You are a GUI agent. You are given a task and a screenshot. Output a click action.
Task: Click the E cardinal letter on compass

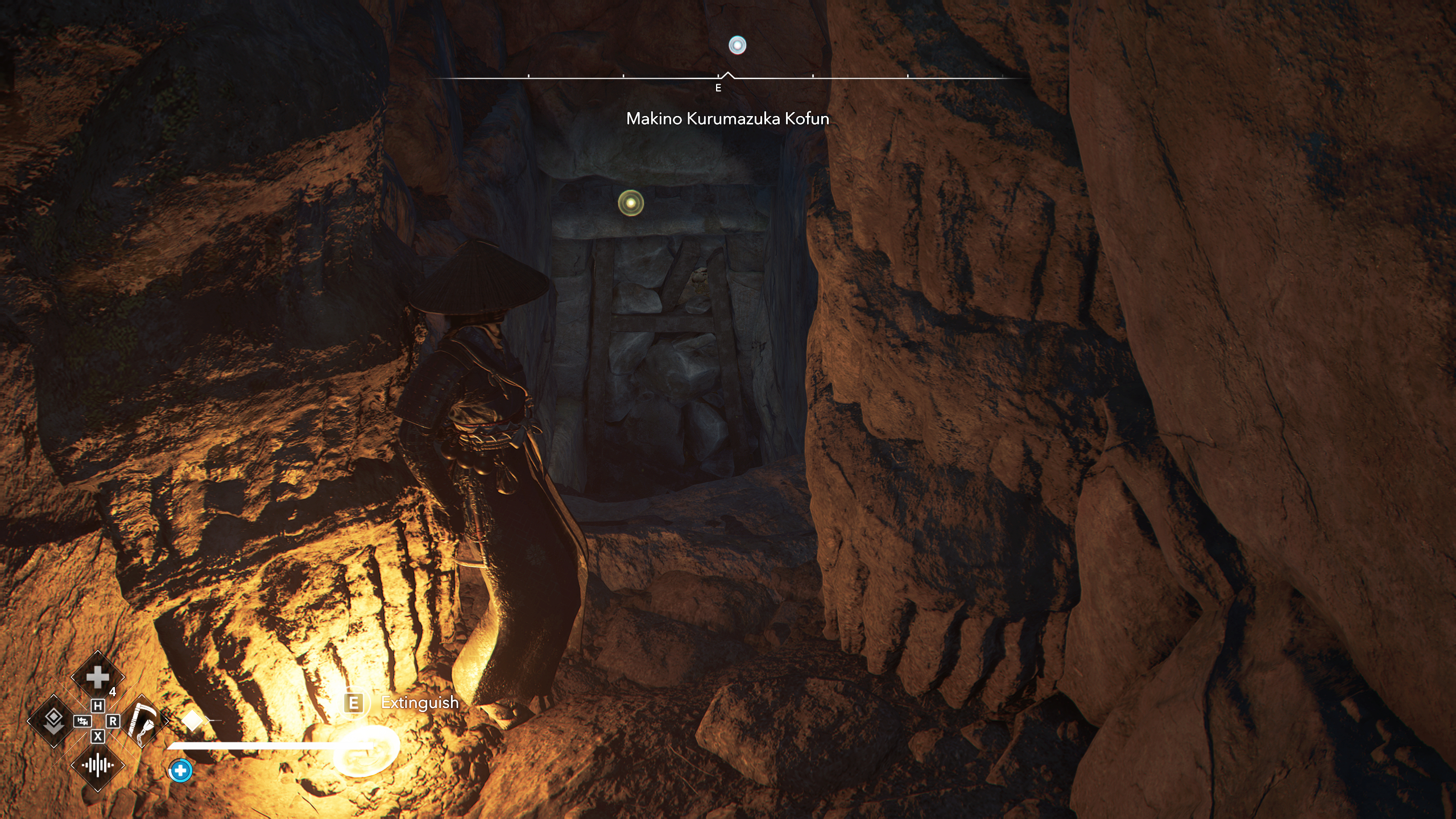(x=718, y=88)
